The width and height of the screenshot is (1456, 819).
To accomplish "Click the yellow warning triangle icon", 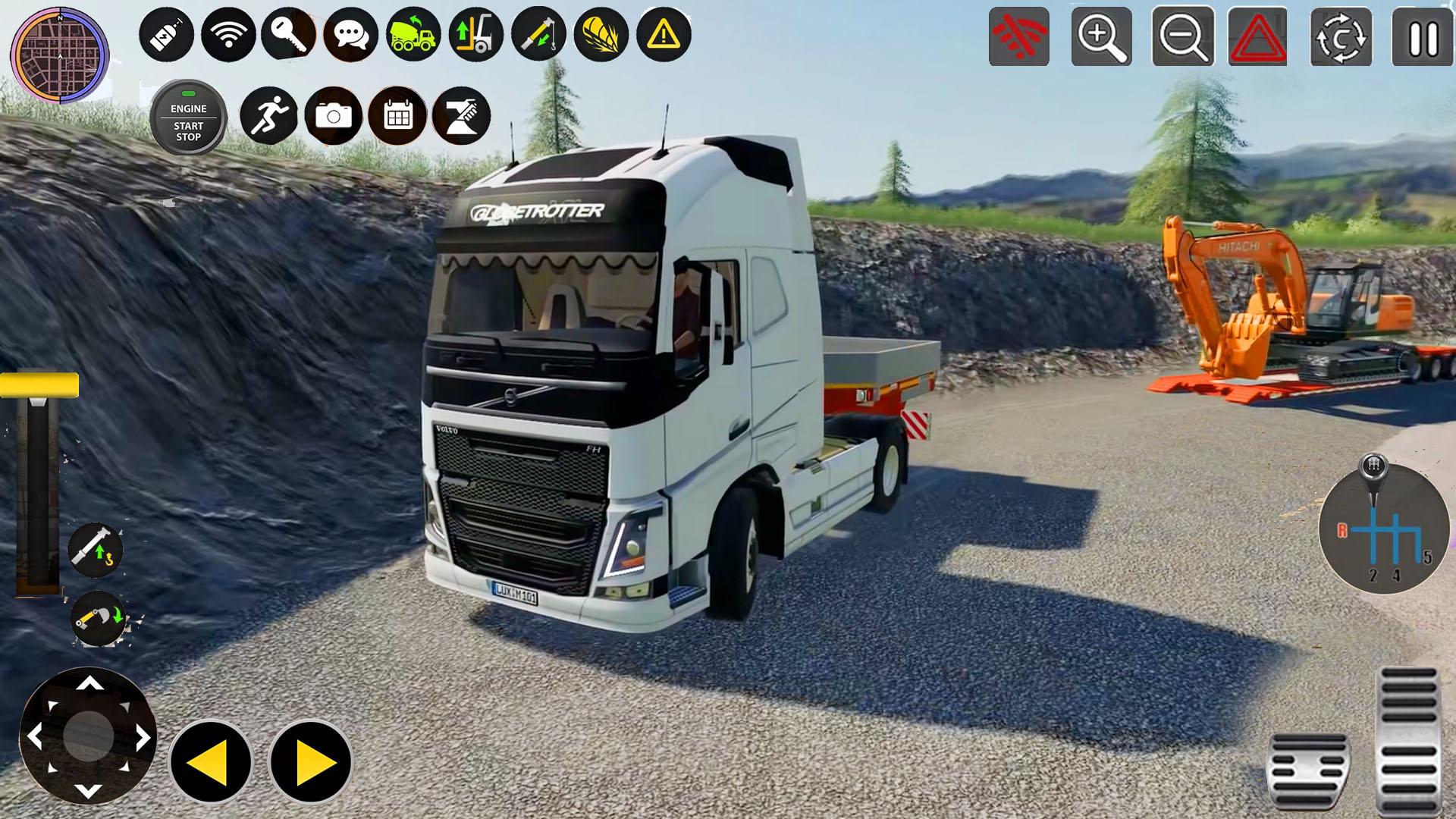I will tap(661, 33).
